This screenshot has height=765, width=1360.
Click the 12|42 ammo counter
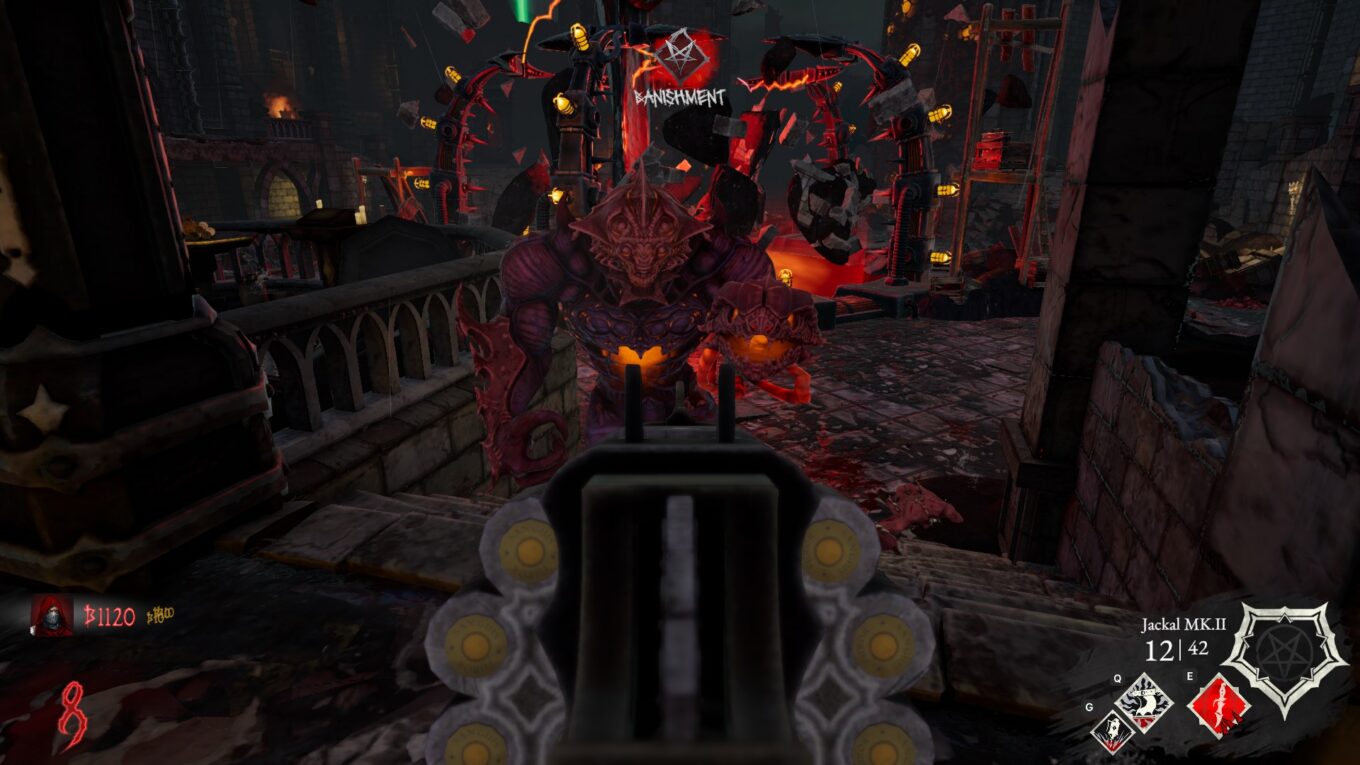click(x=1175, y=648)
